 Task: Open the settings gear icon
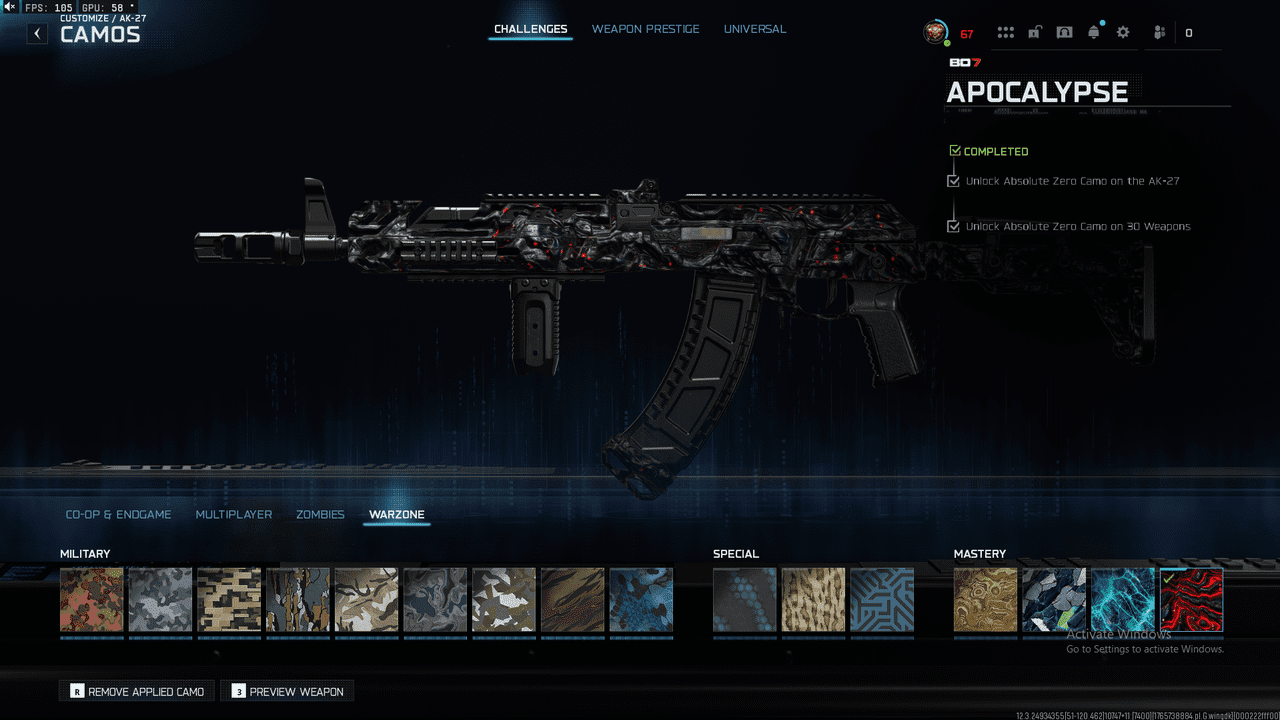(1123, 33)
